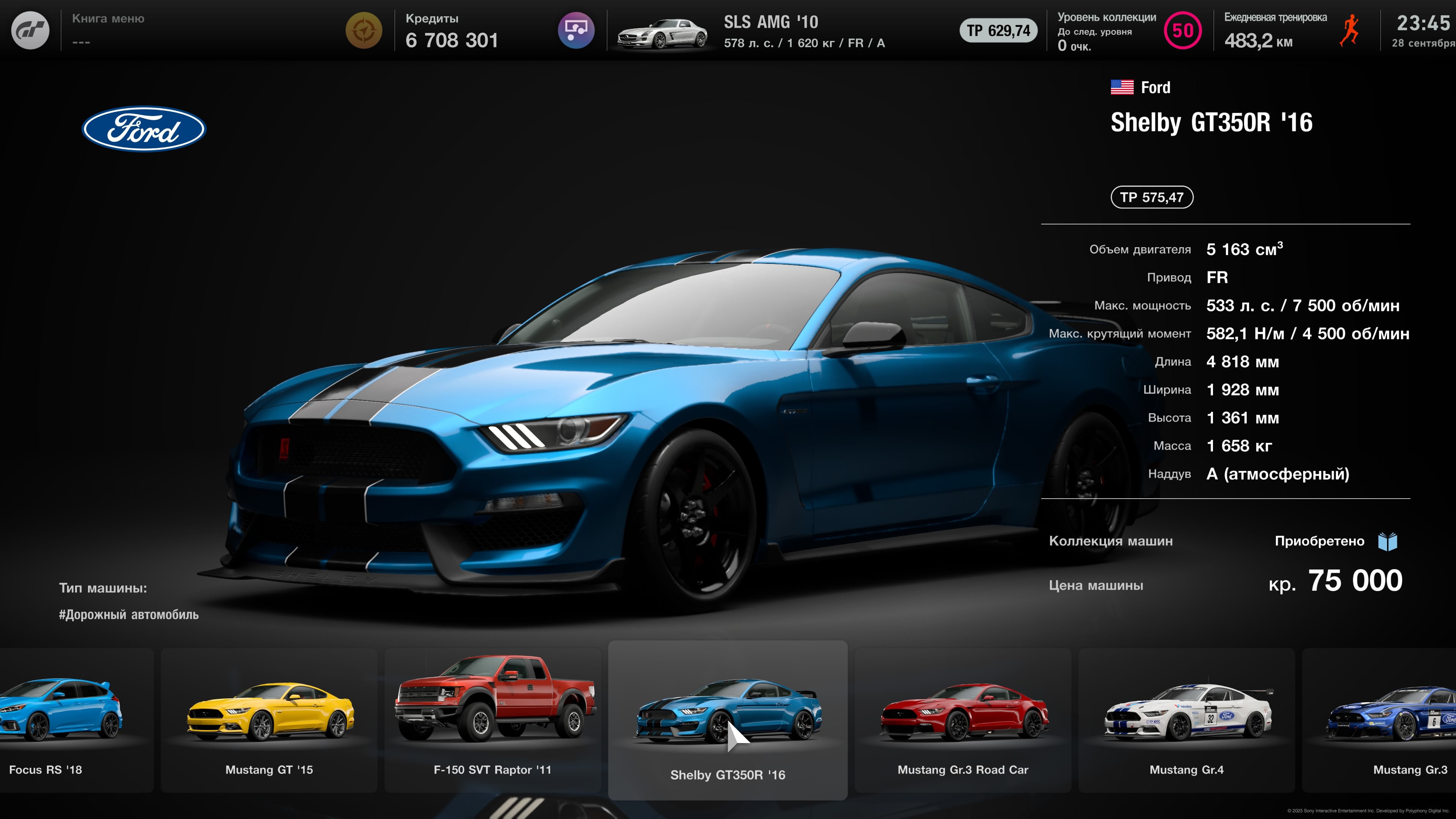Pick the F-150 SVT Raptor '11 tile
The image size is (1456, 819).
coord(492,719)
